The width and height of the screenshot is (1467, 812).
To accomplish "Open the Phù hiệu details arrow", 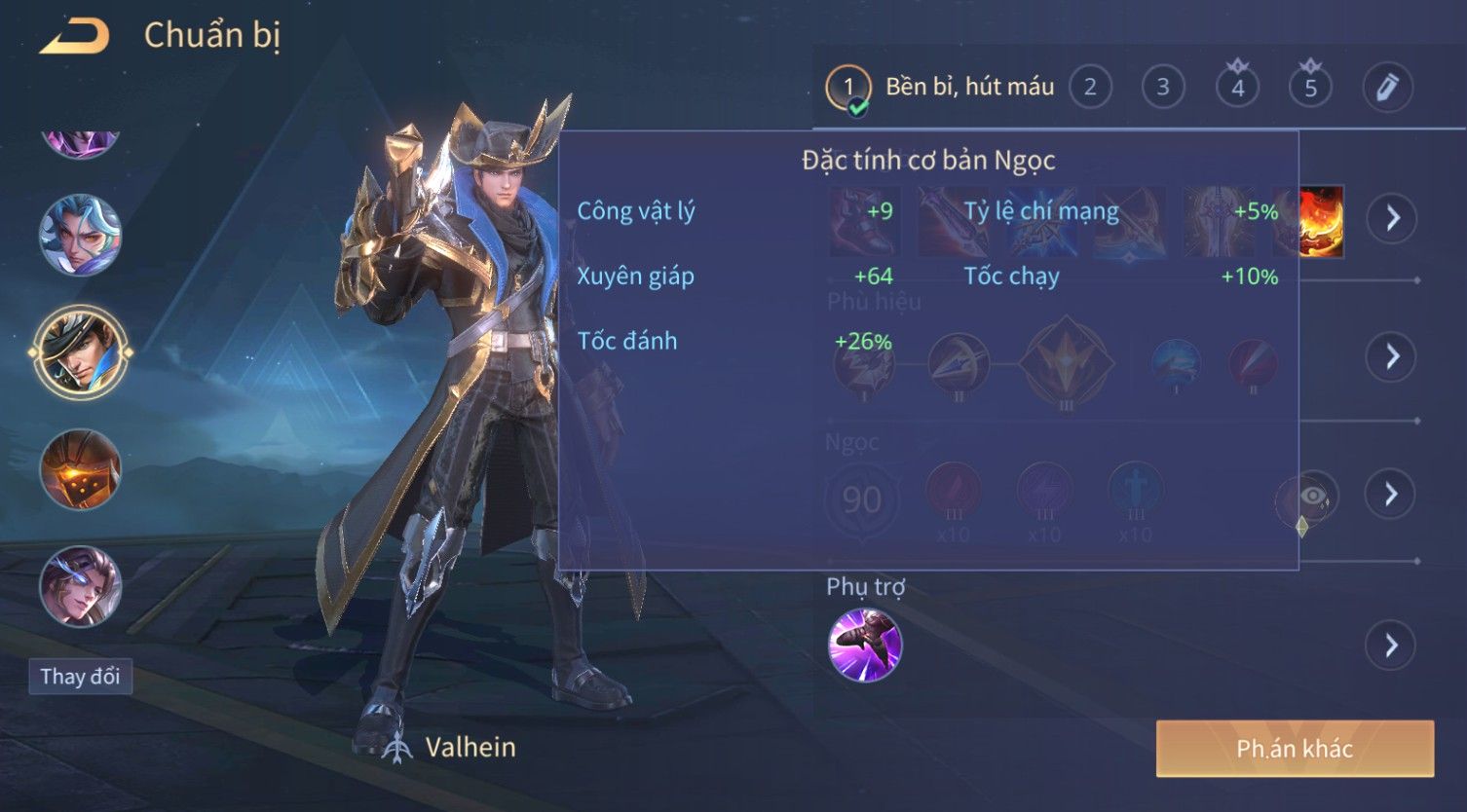I will point(1392,356).
